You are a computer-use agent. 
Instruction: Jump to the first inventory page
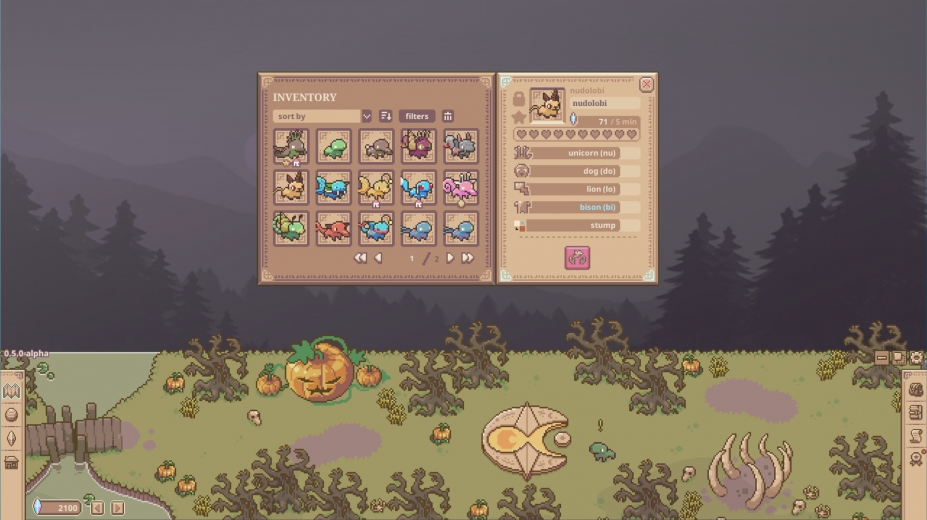360,258
